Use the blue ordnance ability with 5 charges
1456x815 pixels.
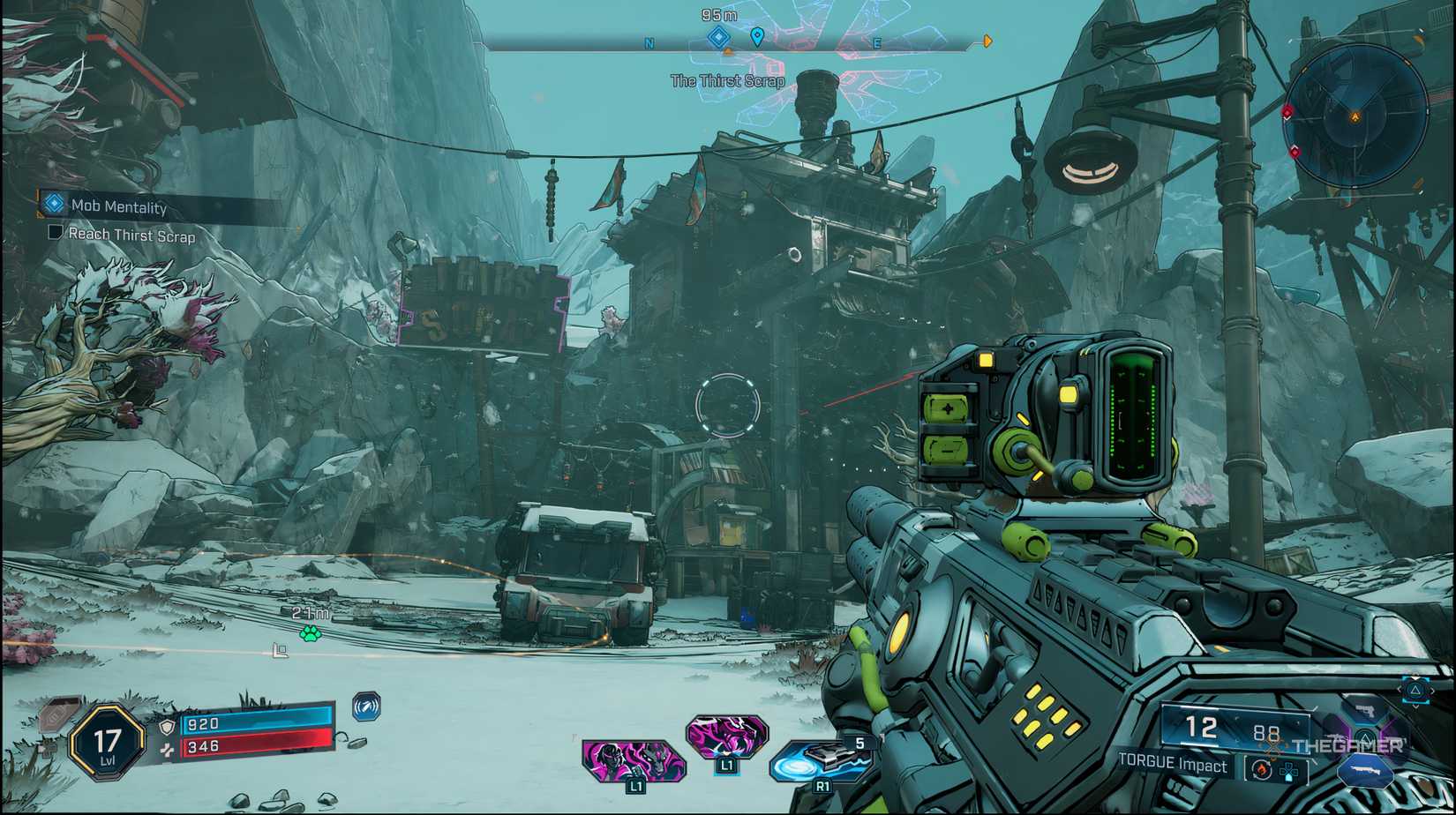tap(821, 760)
